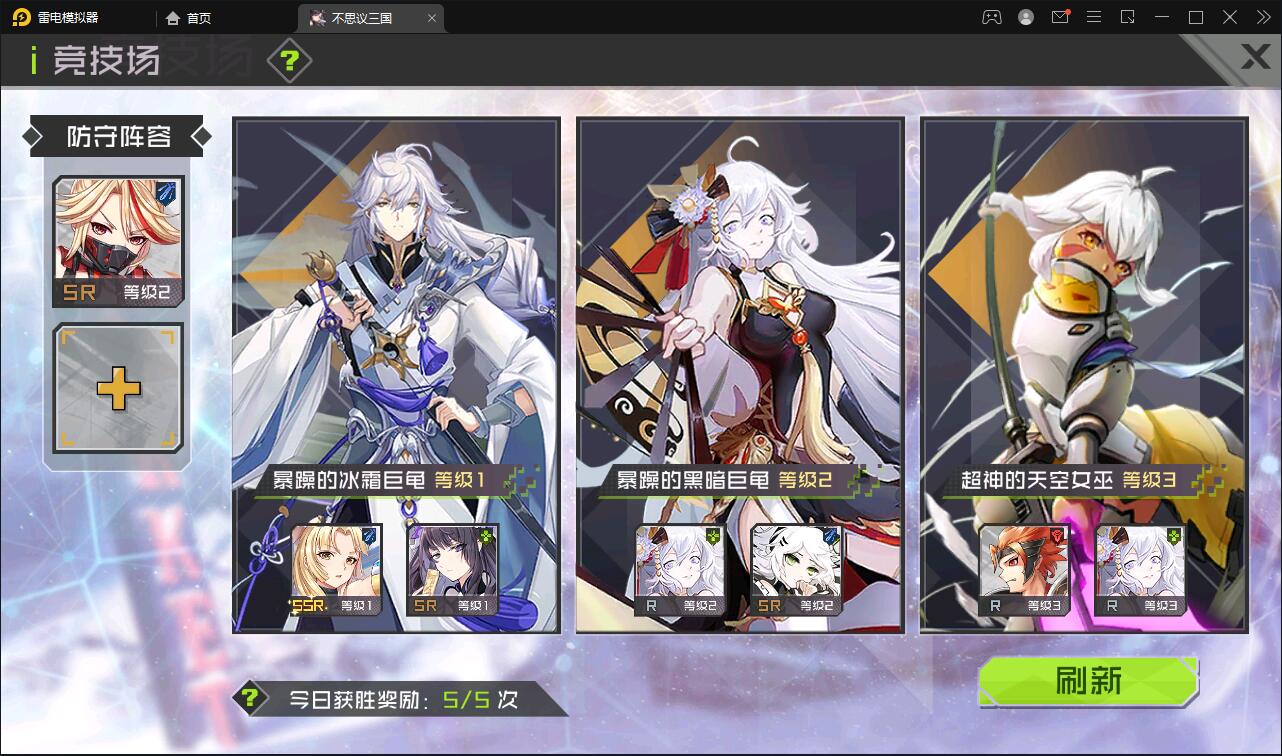Open arena help via the ? diamond
This screenshot has height=756, width=1282.
pos(289,60)
